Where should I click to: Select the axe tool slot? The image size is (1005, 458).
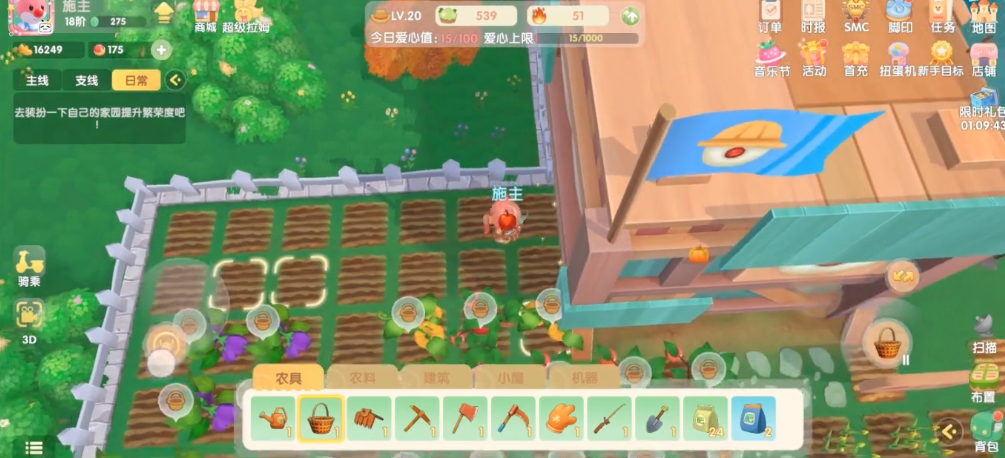tap(465, 417)
